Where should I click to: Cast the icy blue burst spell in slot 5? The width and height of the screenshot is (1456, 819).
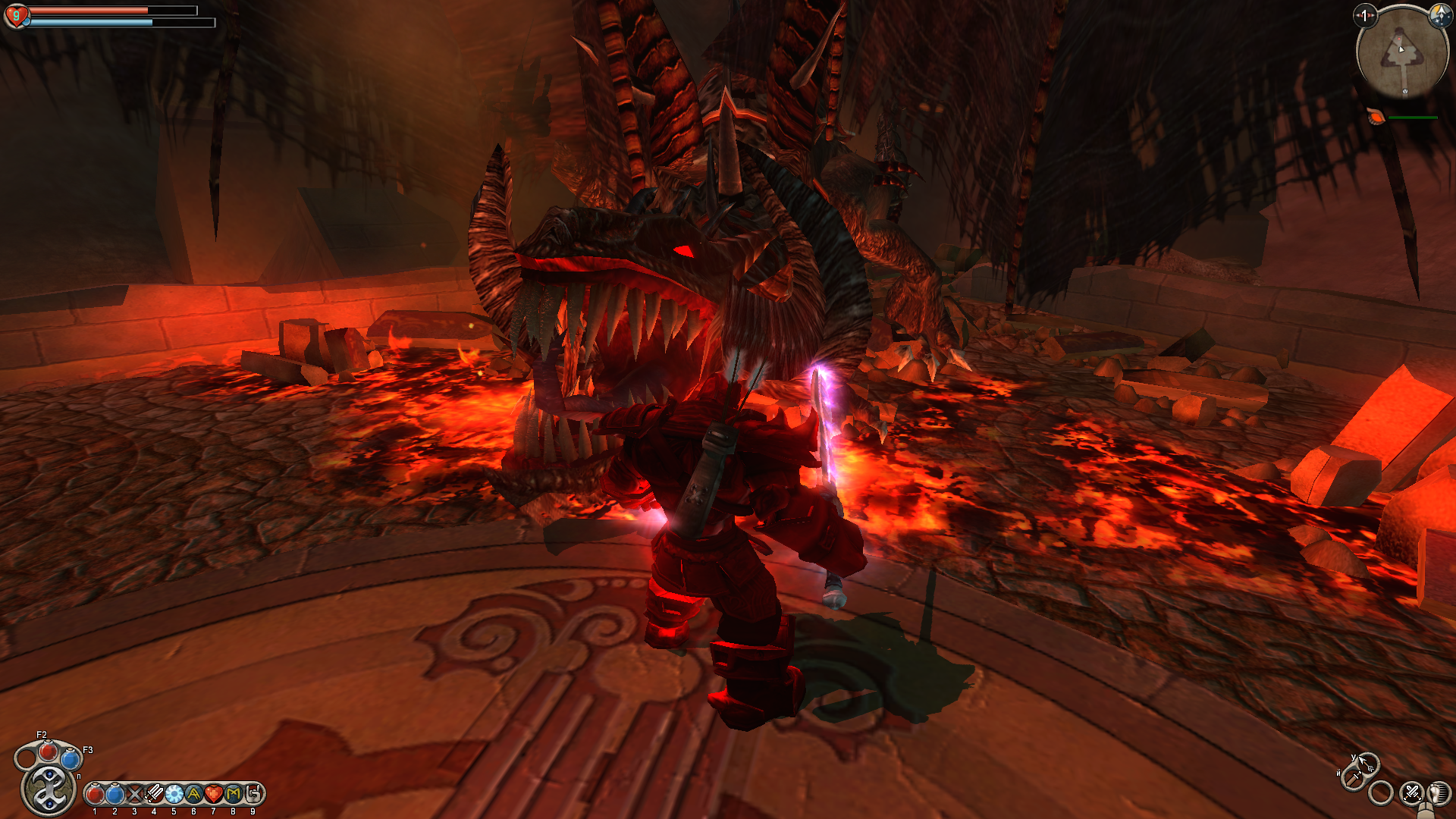(174, 794)
